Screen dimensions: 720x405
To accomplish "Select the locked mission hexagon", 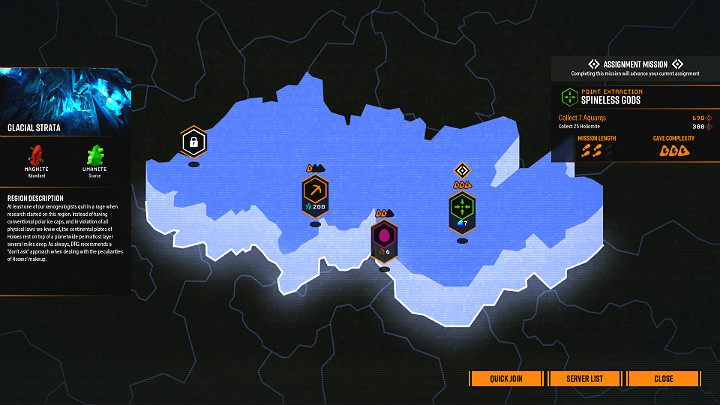I will tap(193, 142).
